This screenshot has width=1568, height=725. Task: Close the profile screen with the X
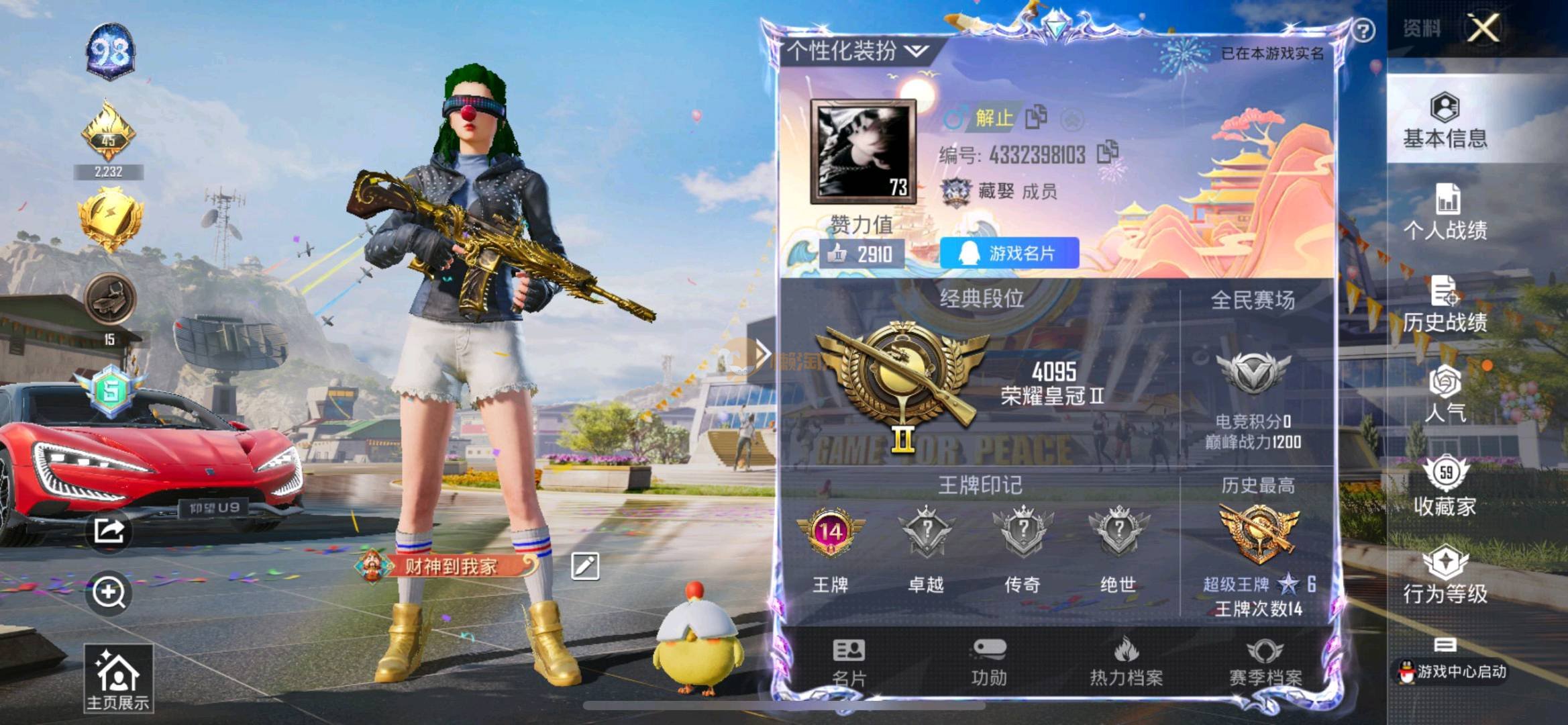1483,28
